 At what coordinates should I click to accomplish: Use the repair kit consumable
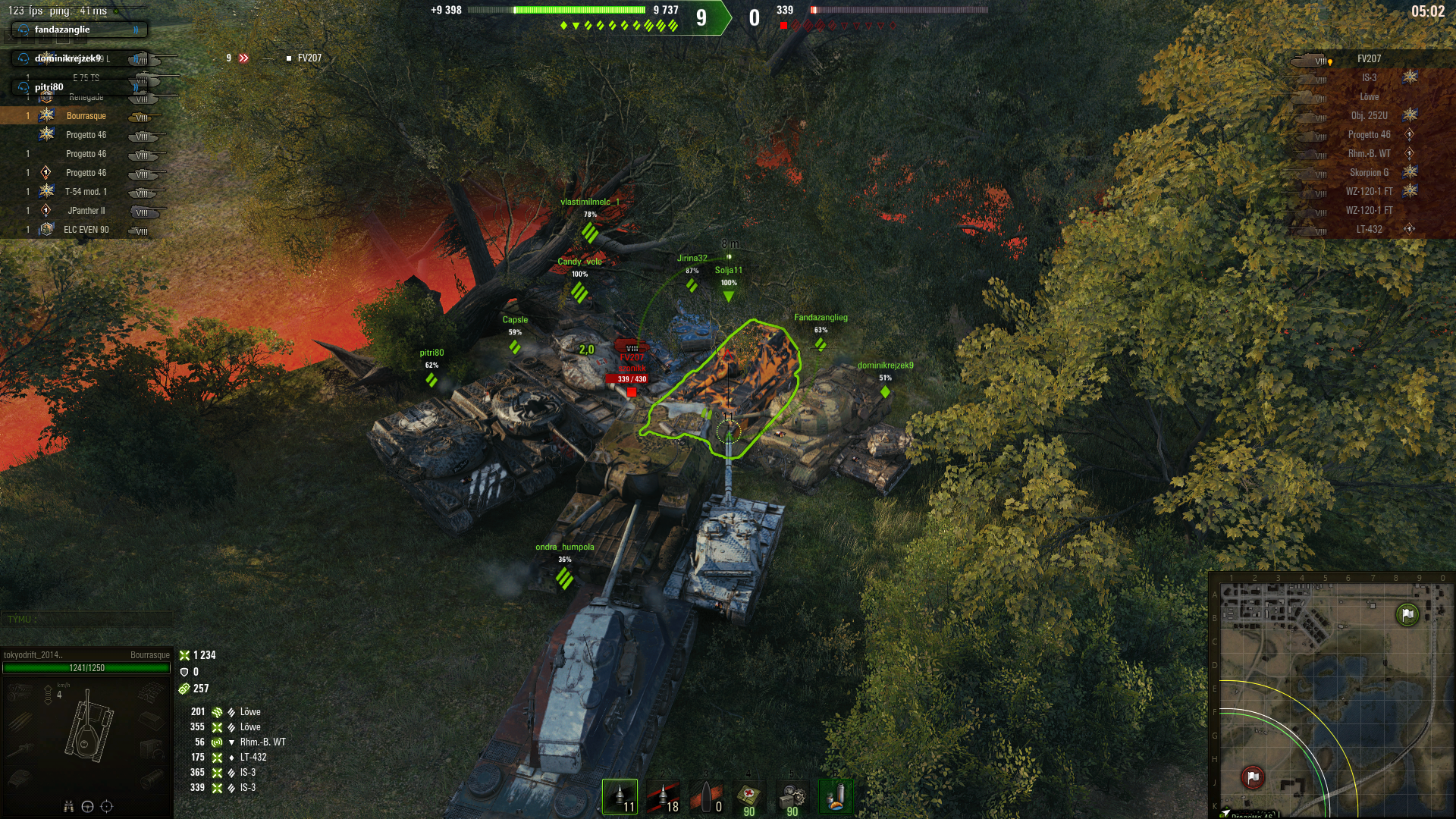point(792,797)
